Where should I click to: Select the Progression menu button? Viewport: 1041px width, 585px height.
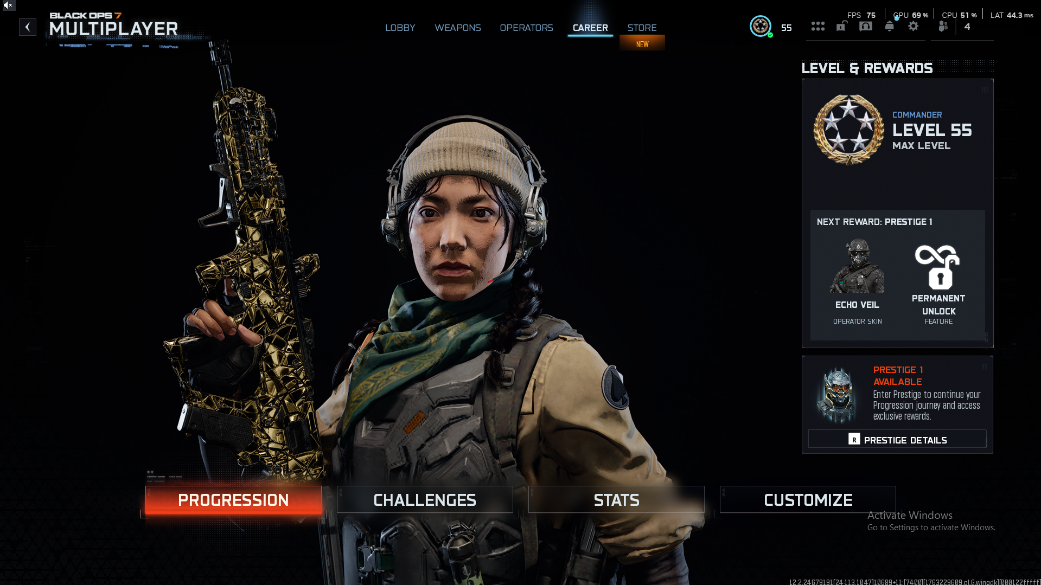coord(233,500)
